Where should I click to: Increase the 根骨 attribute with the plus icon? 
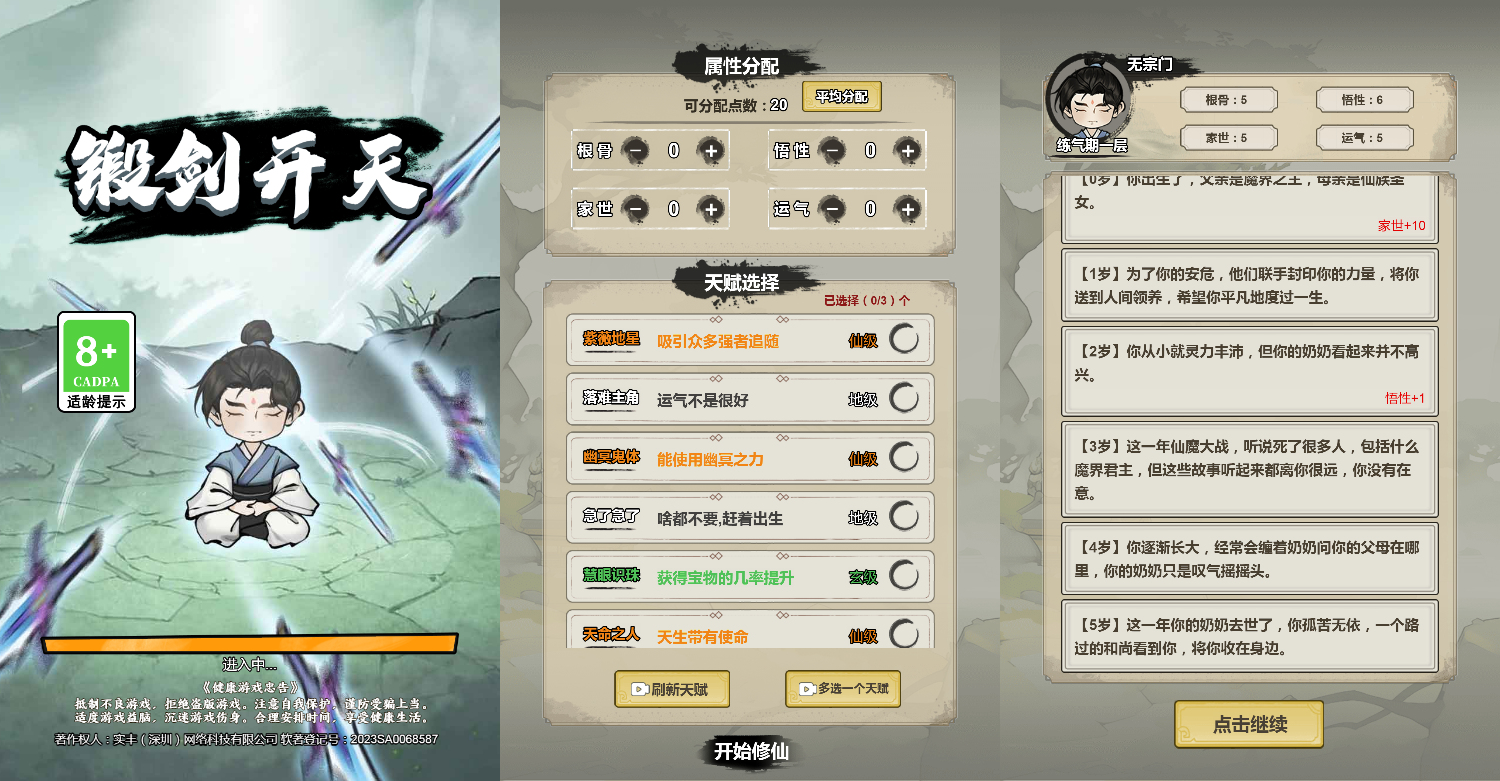click(x=710, y=151)
